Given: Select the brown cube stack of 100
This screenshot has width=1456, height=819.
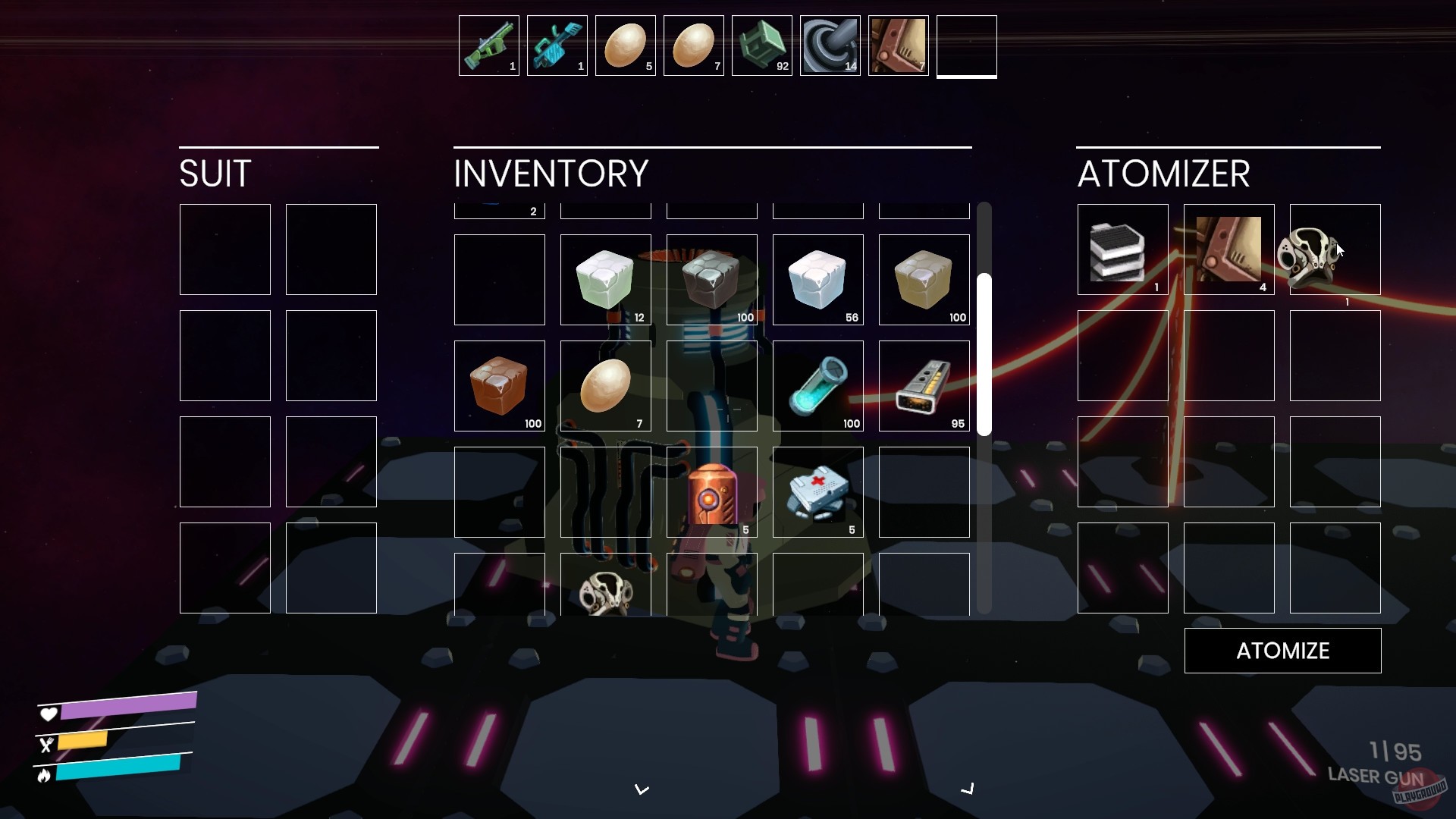Looking at the screenshot, I should (499, 386).
